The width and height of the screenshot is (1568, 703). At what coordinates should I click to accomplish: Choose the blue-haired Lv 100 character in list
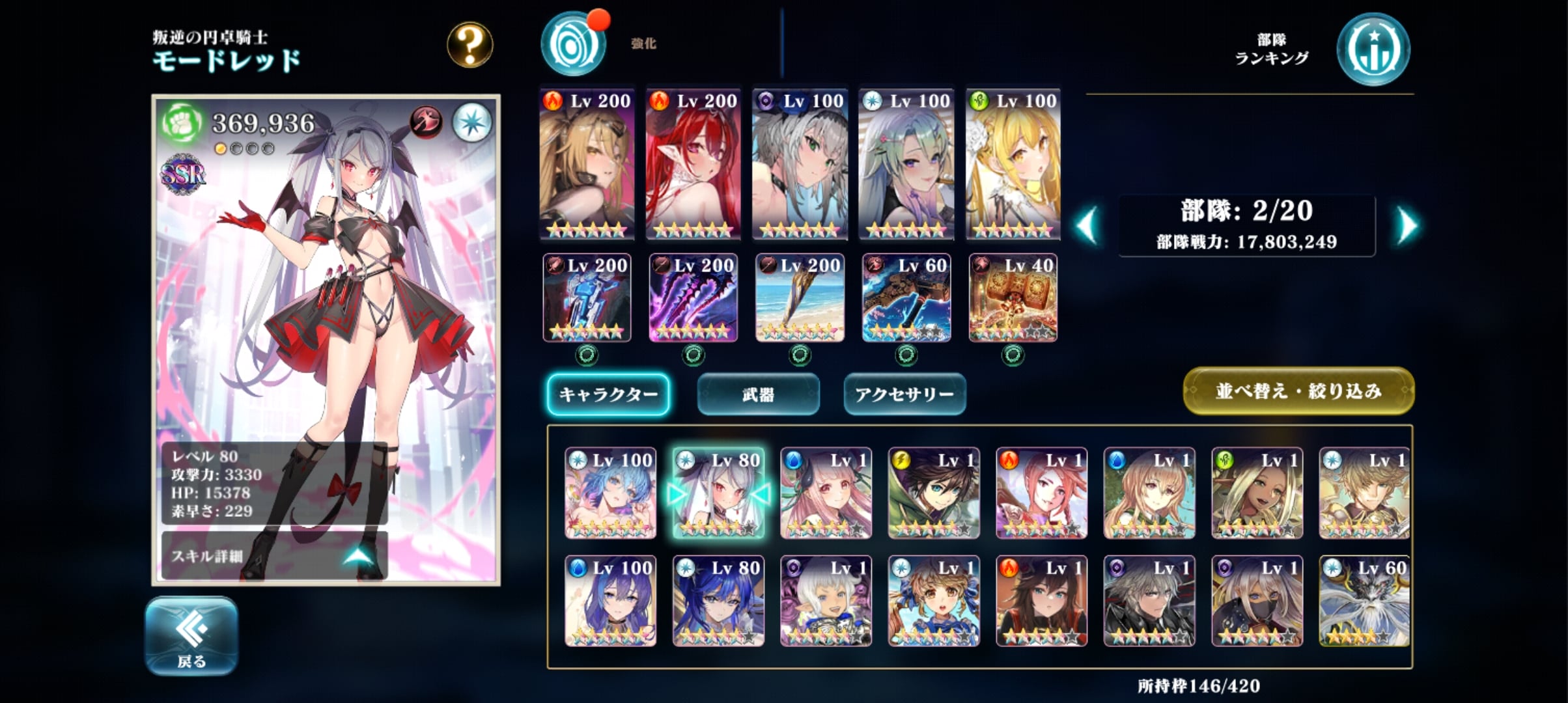point(610,493)
